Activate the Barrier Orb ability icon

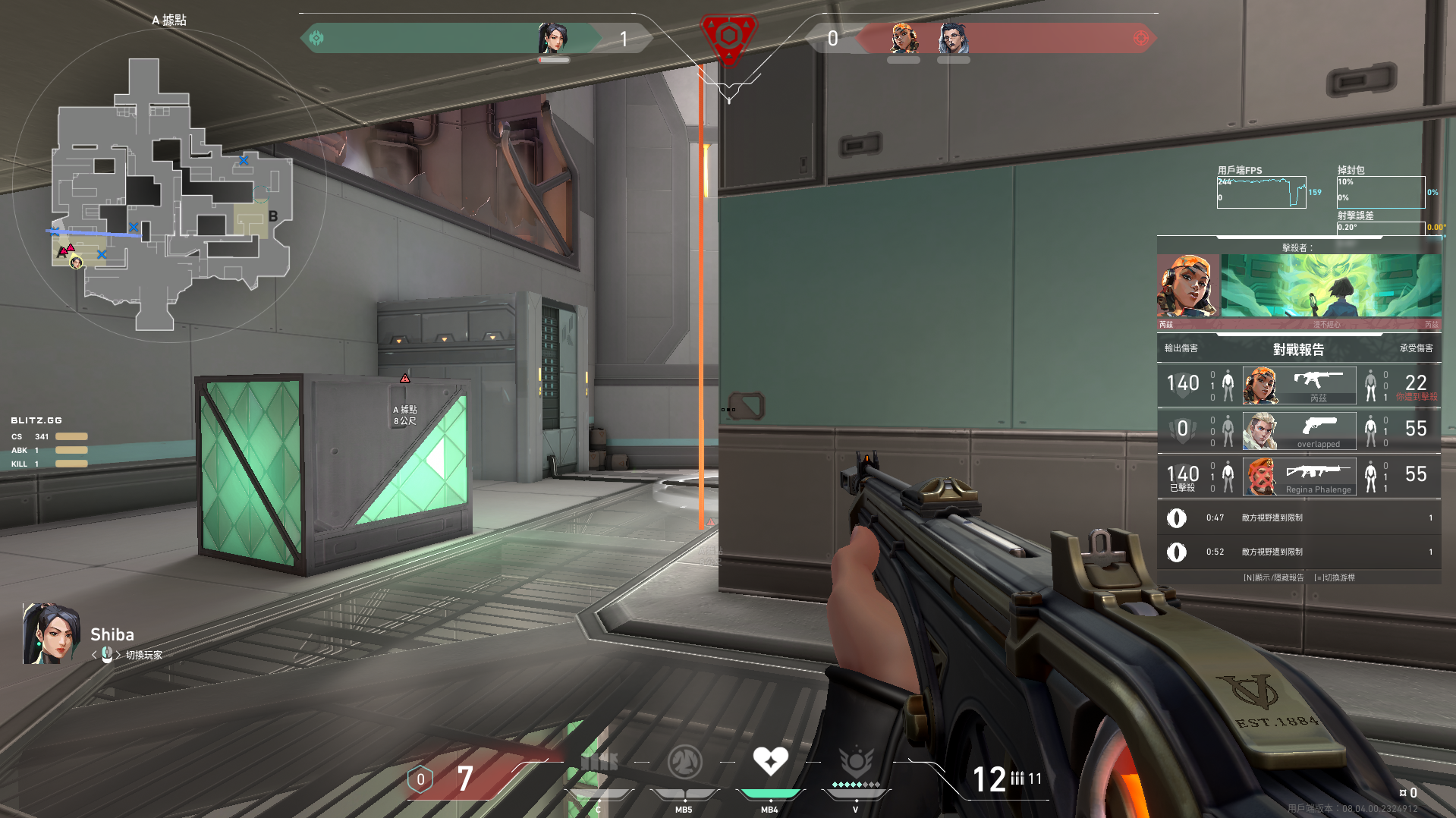[599, 762]
